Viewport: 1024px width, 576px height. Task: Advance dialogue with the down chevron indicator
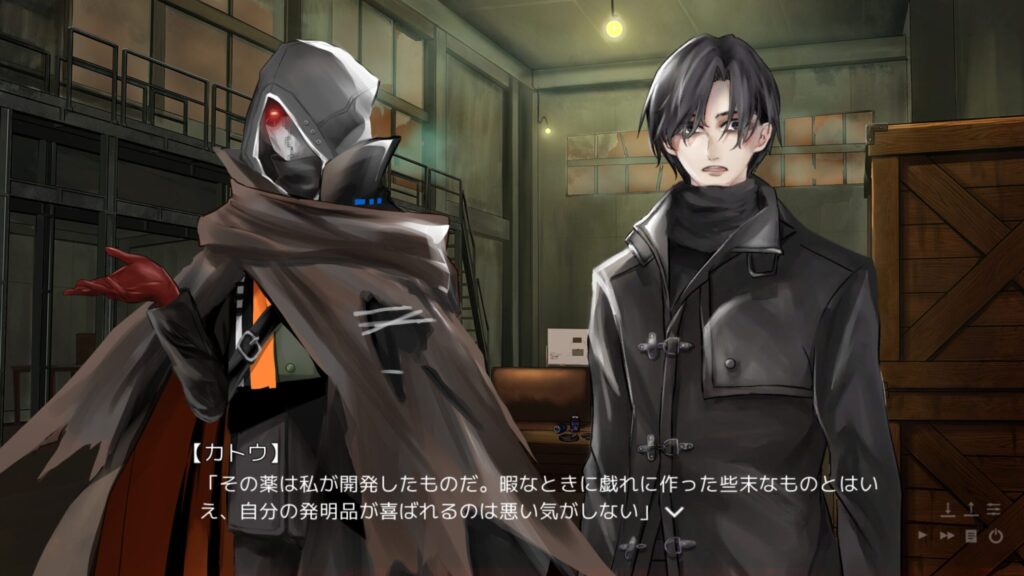tap(674, 511)
